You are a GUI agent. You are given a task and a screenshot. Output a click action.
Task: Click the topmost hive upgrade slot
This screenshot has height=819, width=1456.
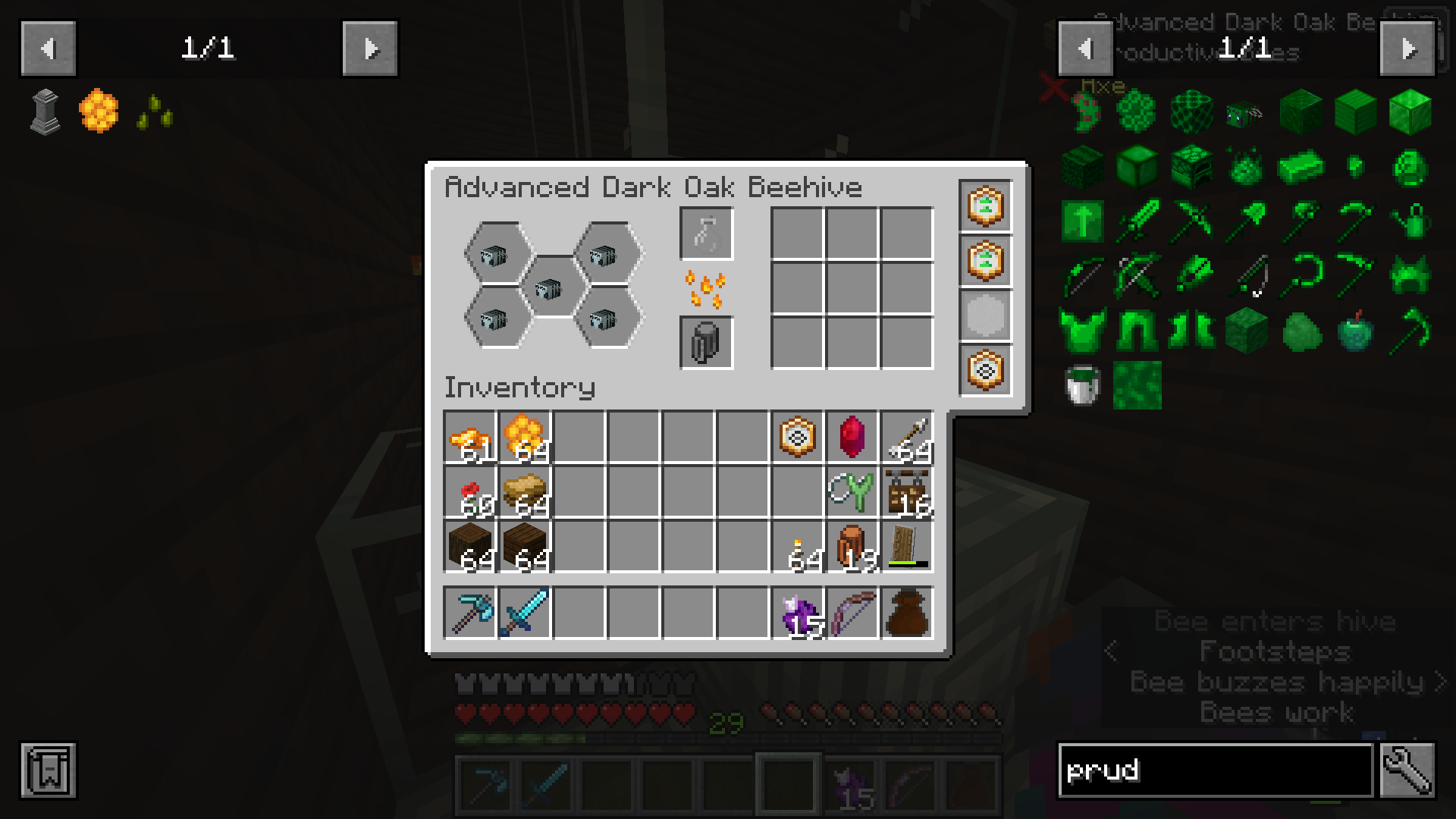[986, 206]
